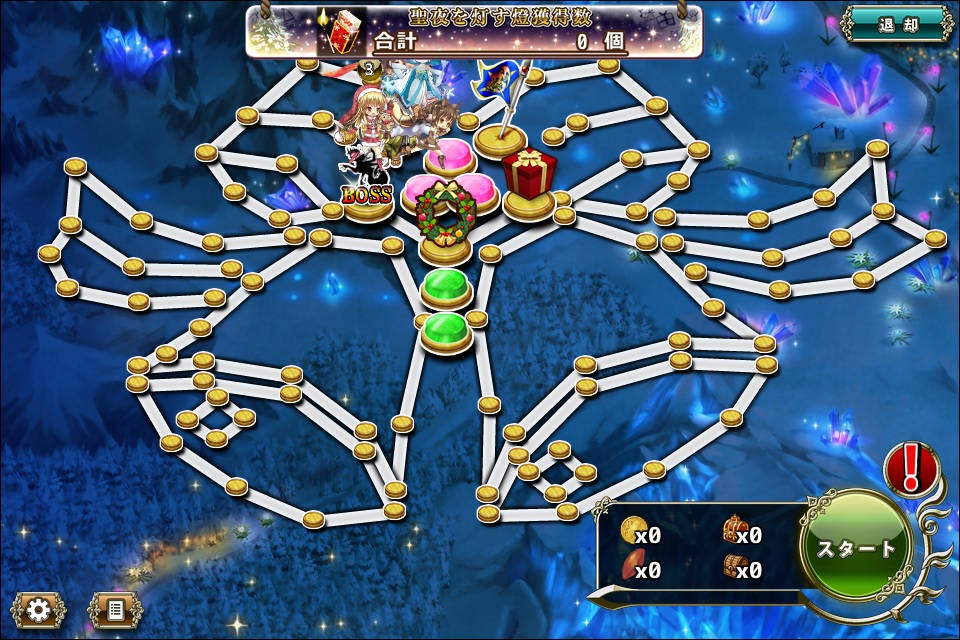Select the BOSS map node
Image resolution: width=960 pixels, height=640 pixels.
click(x=366, y=192)
